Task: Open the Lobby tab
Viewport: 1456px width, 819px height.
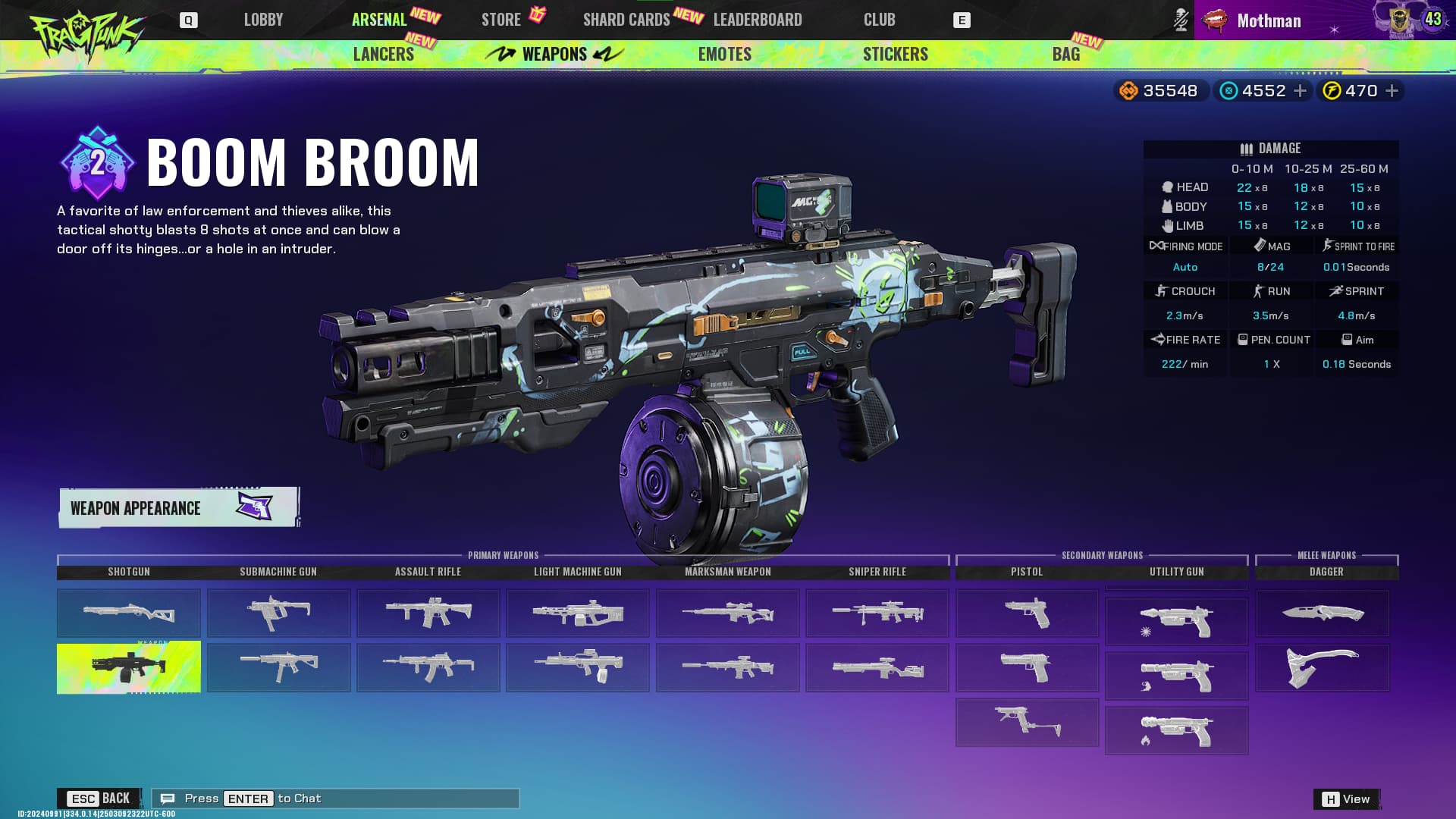Action: [x=263, y=20]
